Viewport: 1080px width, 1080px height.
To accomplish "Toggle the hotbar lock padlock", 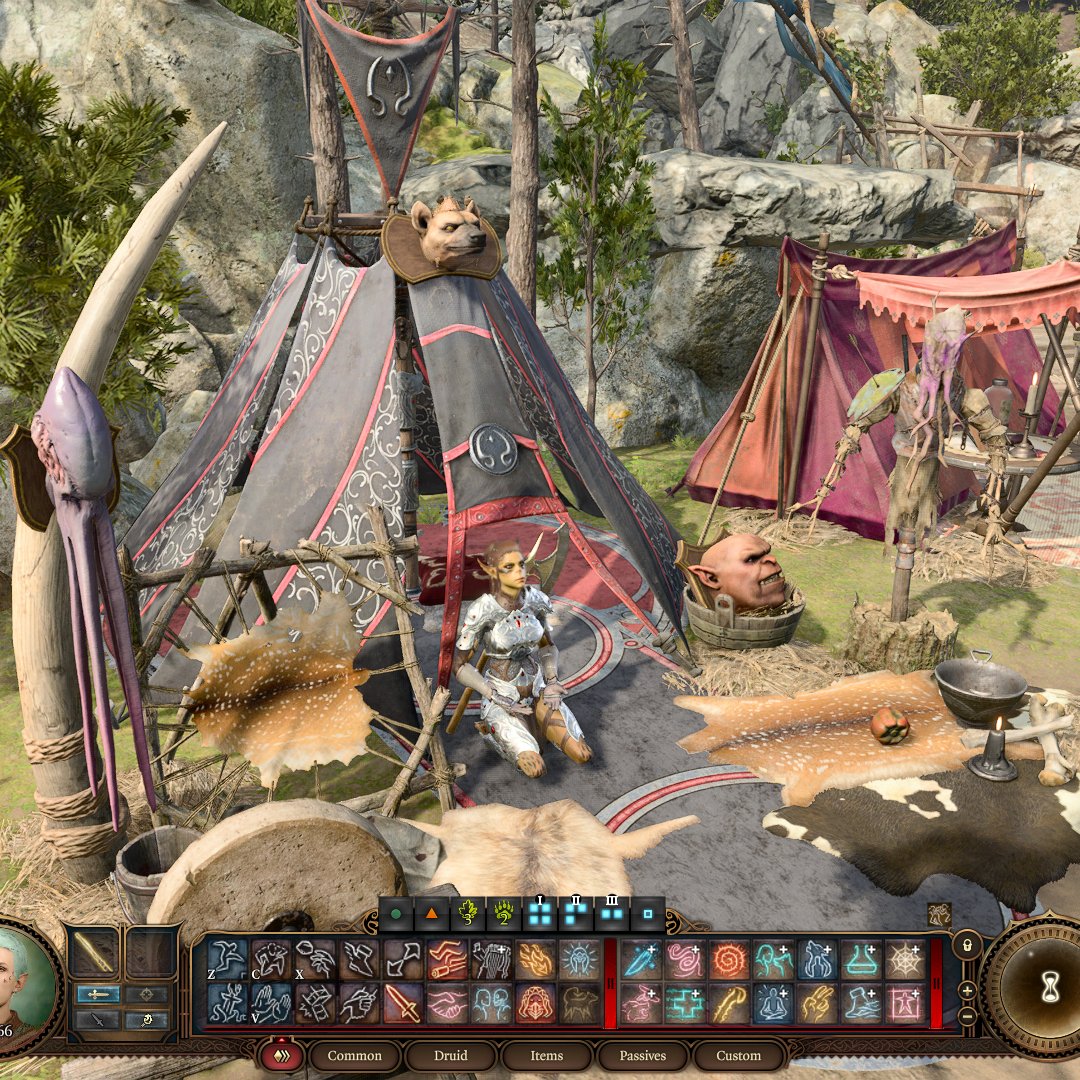I will point(966,944).
